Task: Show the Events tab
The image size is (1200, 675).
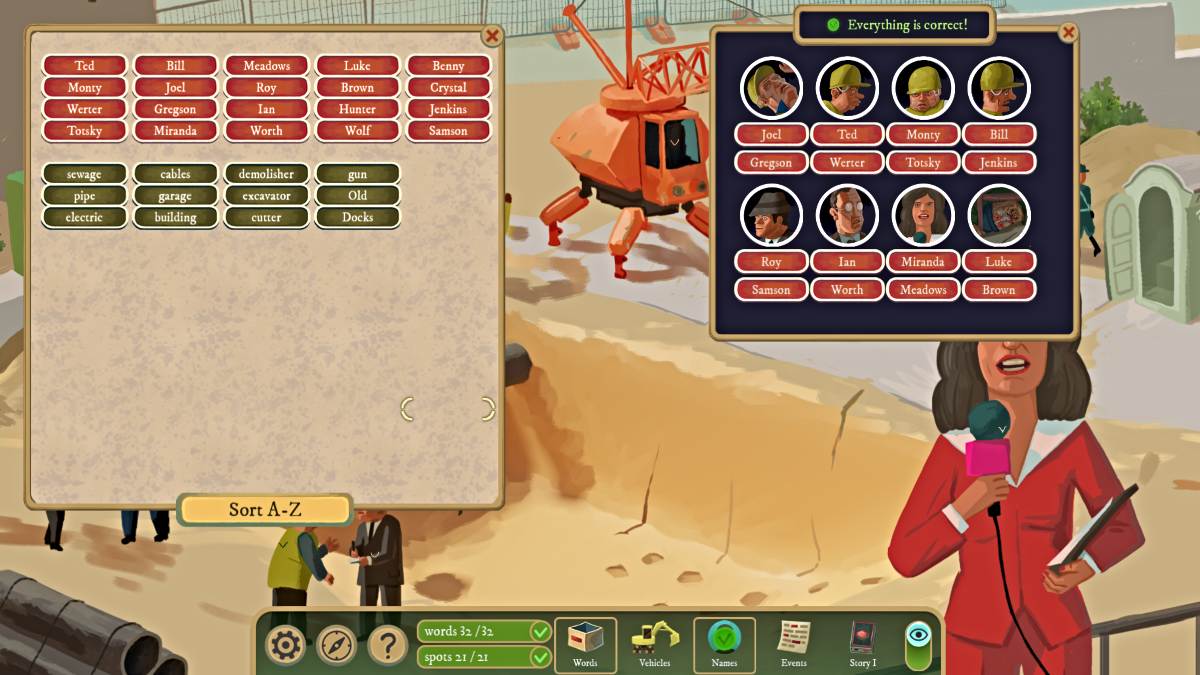Action: 794,644
